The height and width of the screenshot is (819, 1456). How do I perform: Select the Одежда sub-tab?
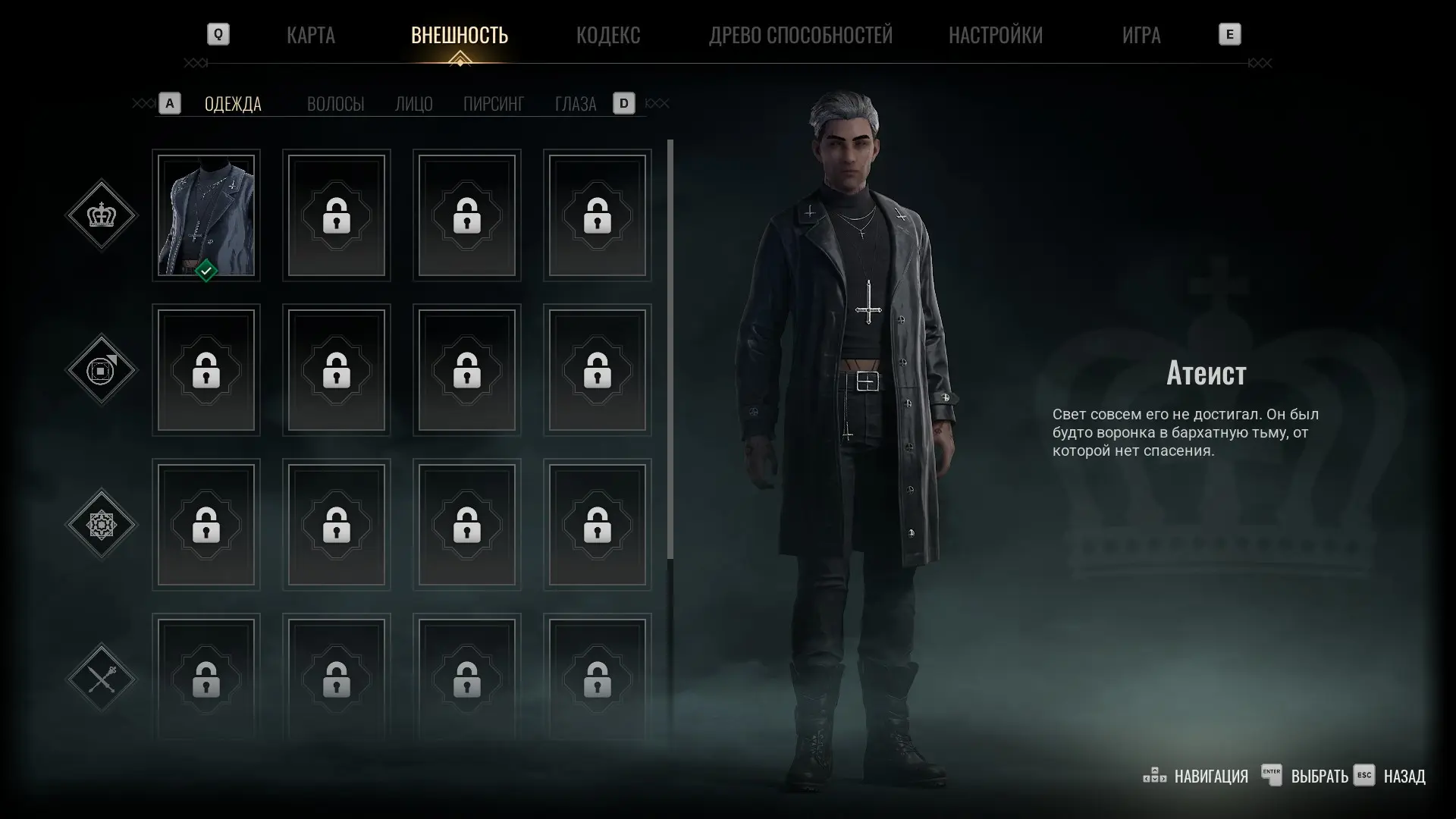tap(233, 104)
